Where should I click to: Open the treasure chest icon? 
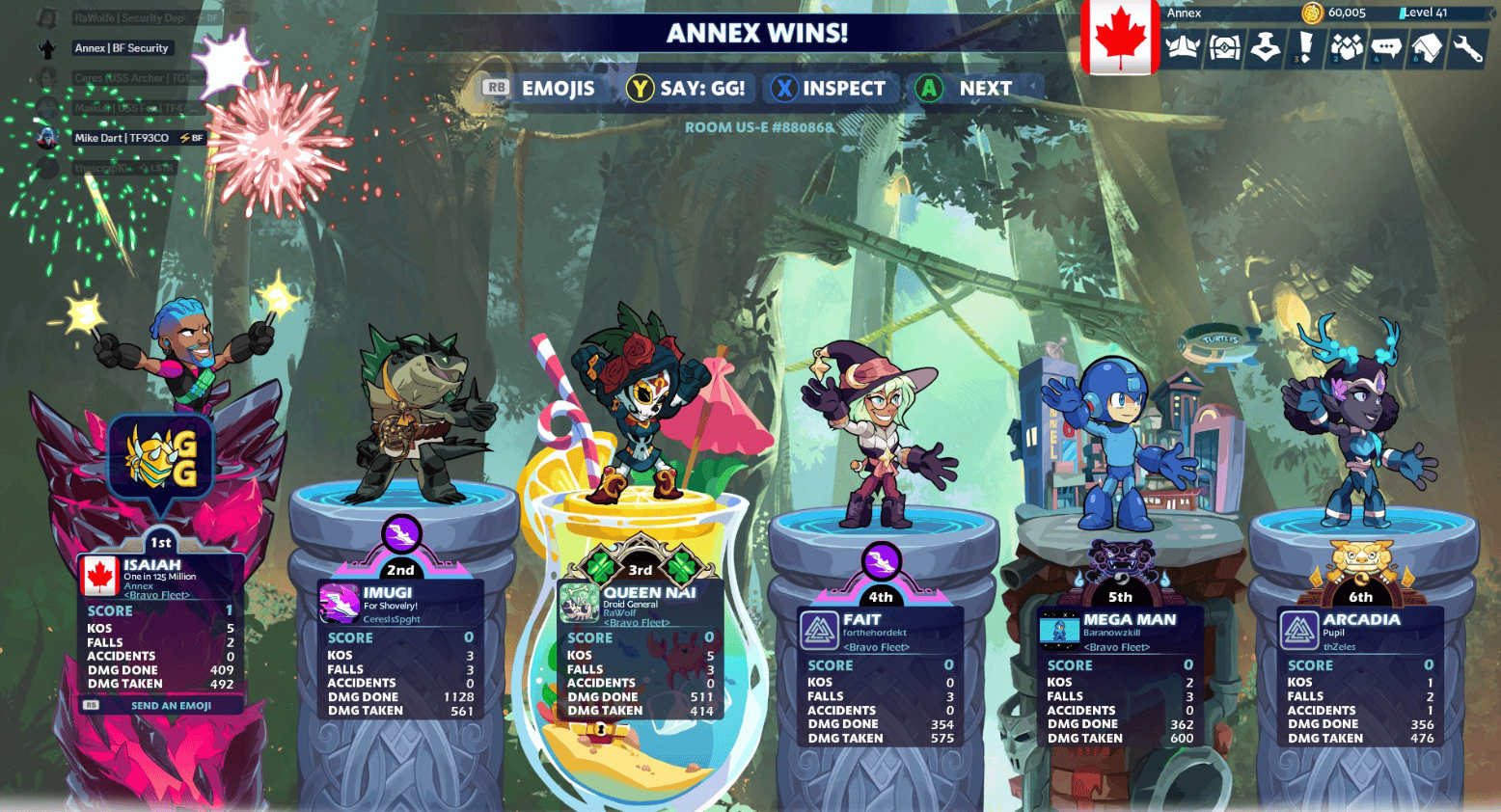[1224, 47]
